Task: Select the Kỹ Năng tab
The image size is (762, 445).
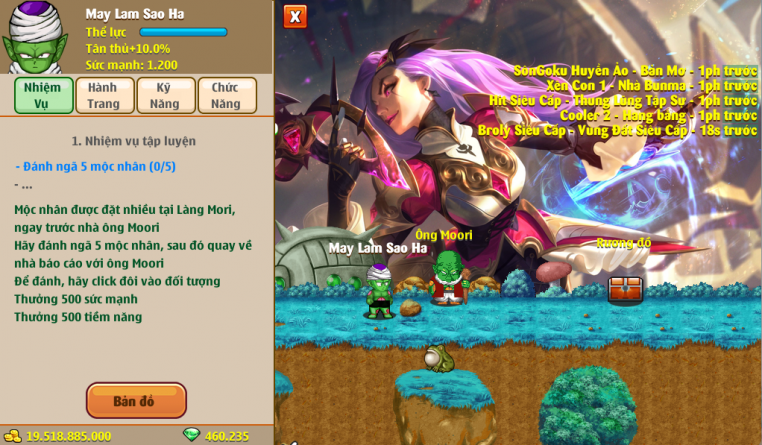Action: click(165, 96)
